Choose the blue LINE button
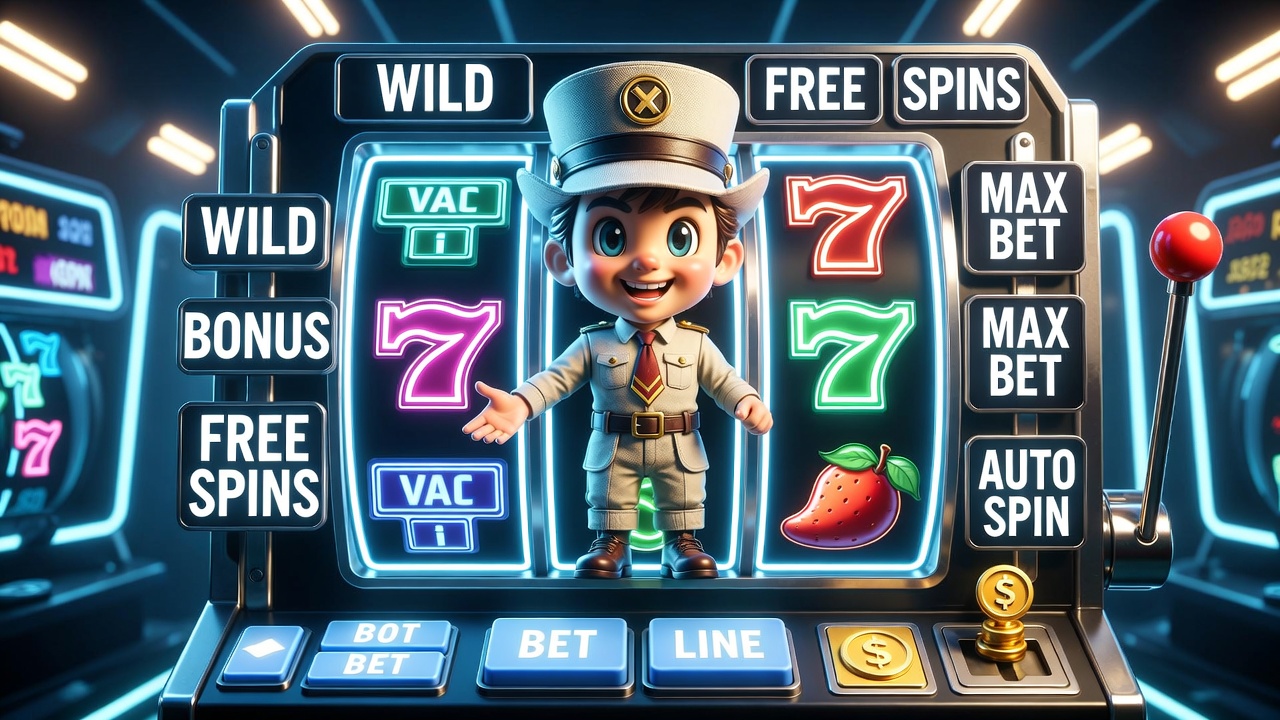This screenshot has height=720, width=1280. pos(719,647)
